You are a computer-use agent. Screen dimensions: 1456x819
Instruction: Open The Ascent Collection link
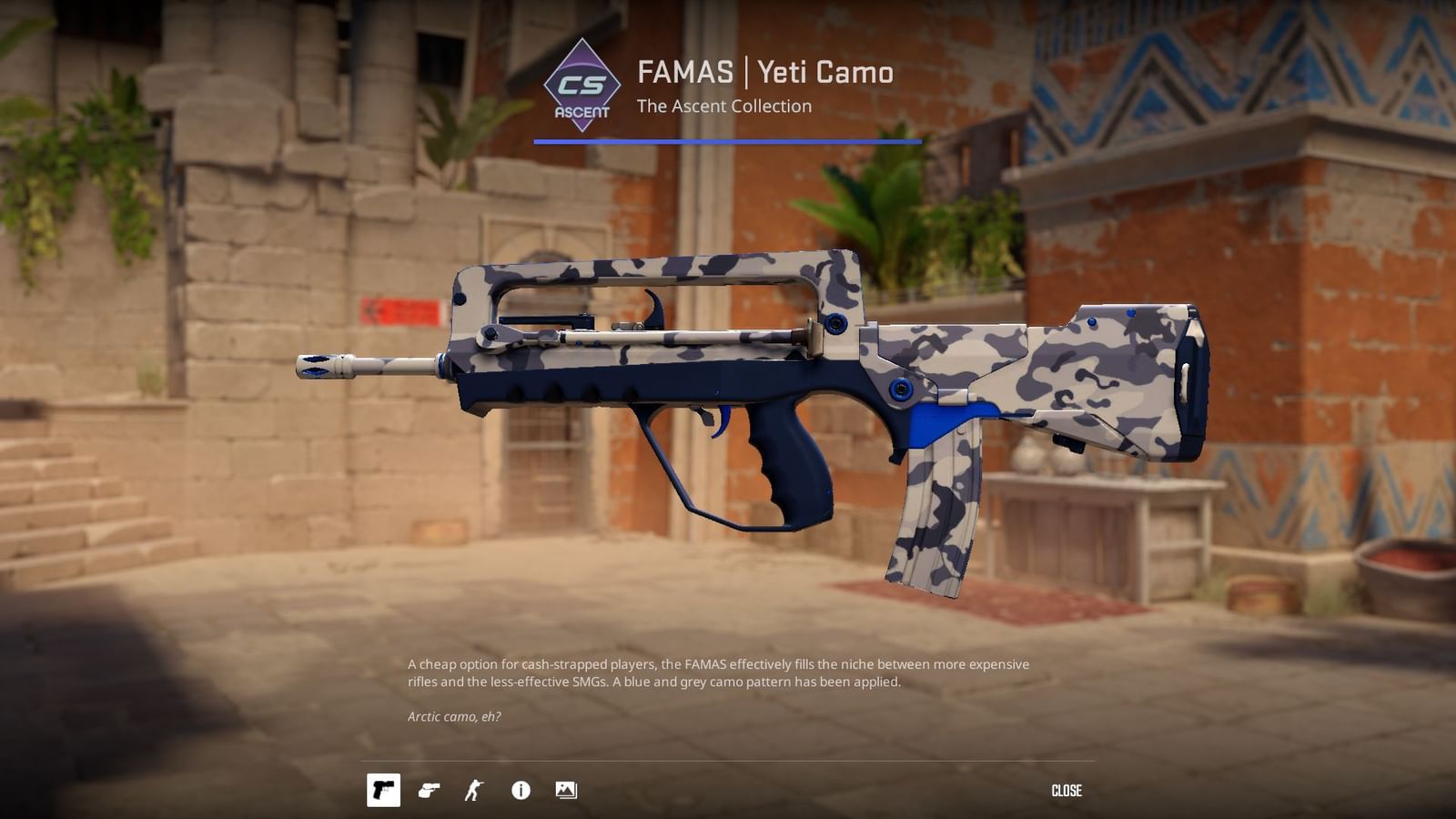[723, 106]
